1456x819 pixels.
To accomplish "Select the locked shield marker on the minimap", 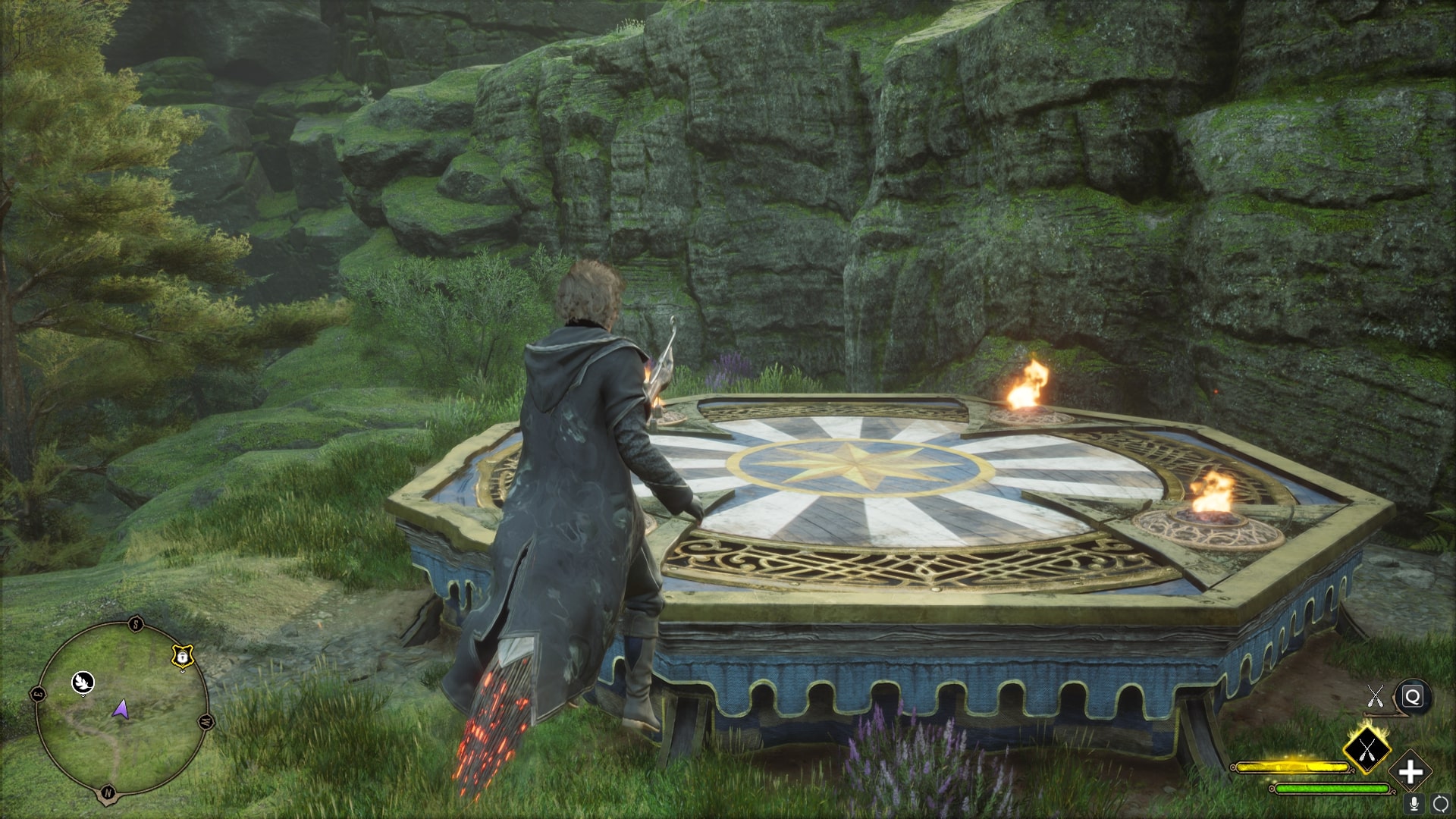I will pos(182,657).
